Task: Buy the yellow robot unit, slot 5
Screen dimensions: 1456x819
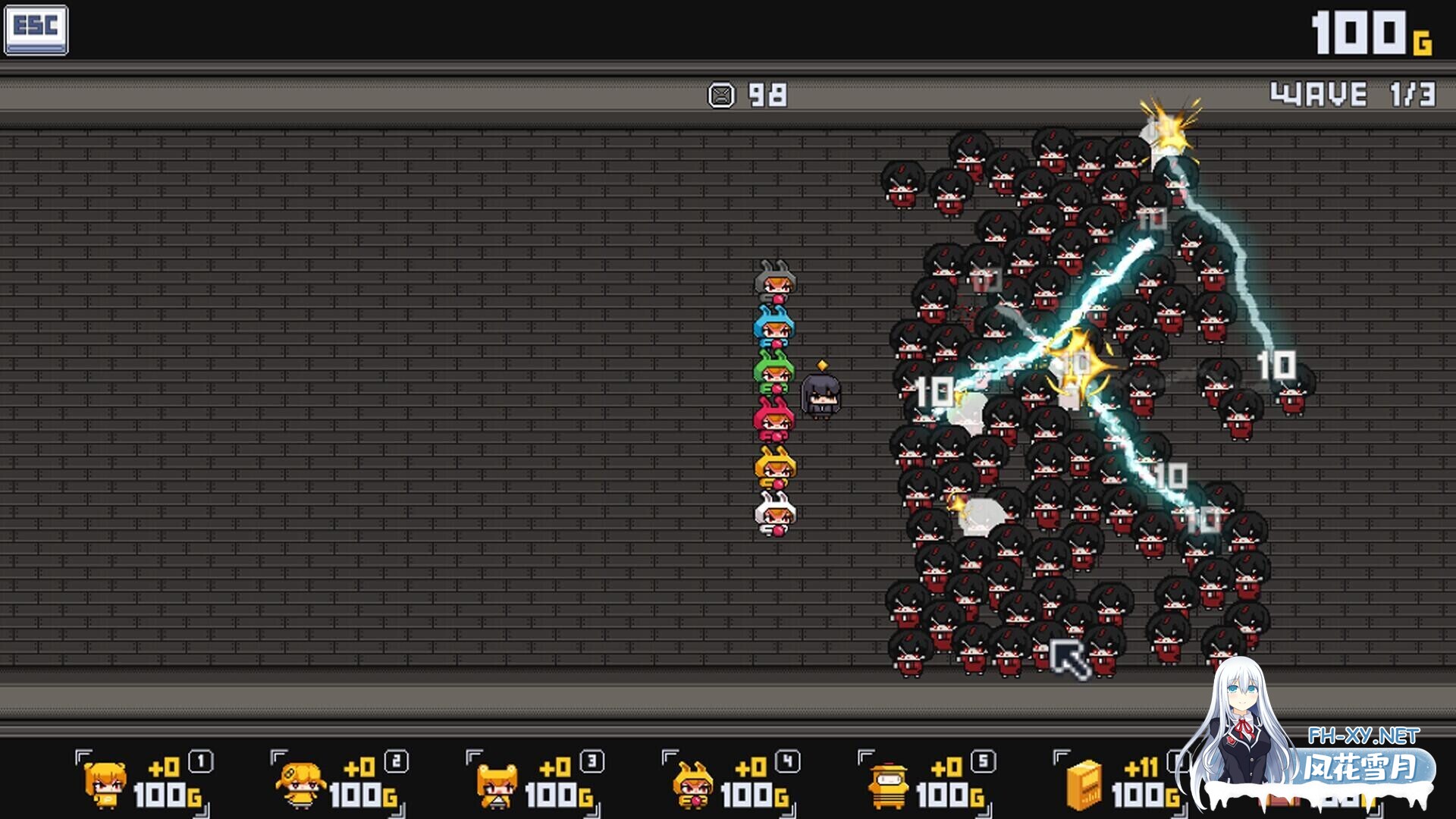Action: tap(926, 783)
